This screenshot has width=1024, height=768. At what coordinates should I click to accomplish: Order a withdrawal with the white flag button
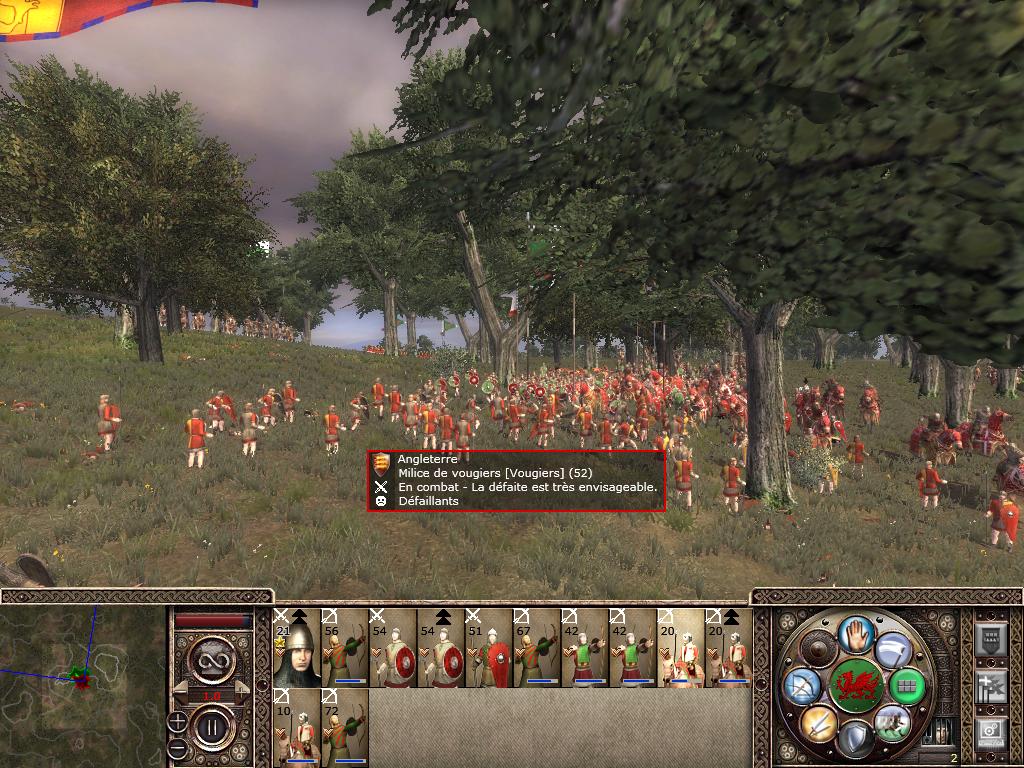click(x=893, y=650)
